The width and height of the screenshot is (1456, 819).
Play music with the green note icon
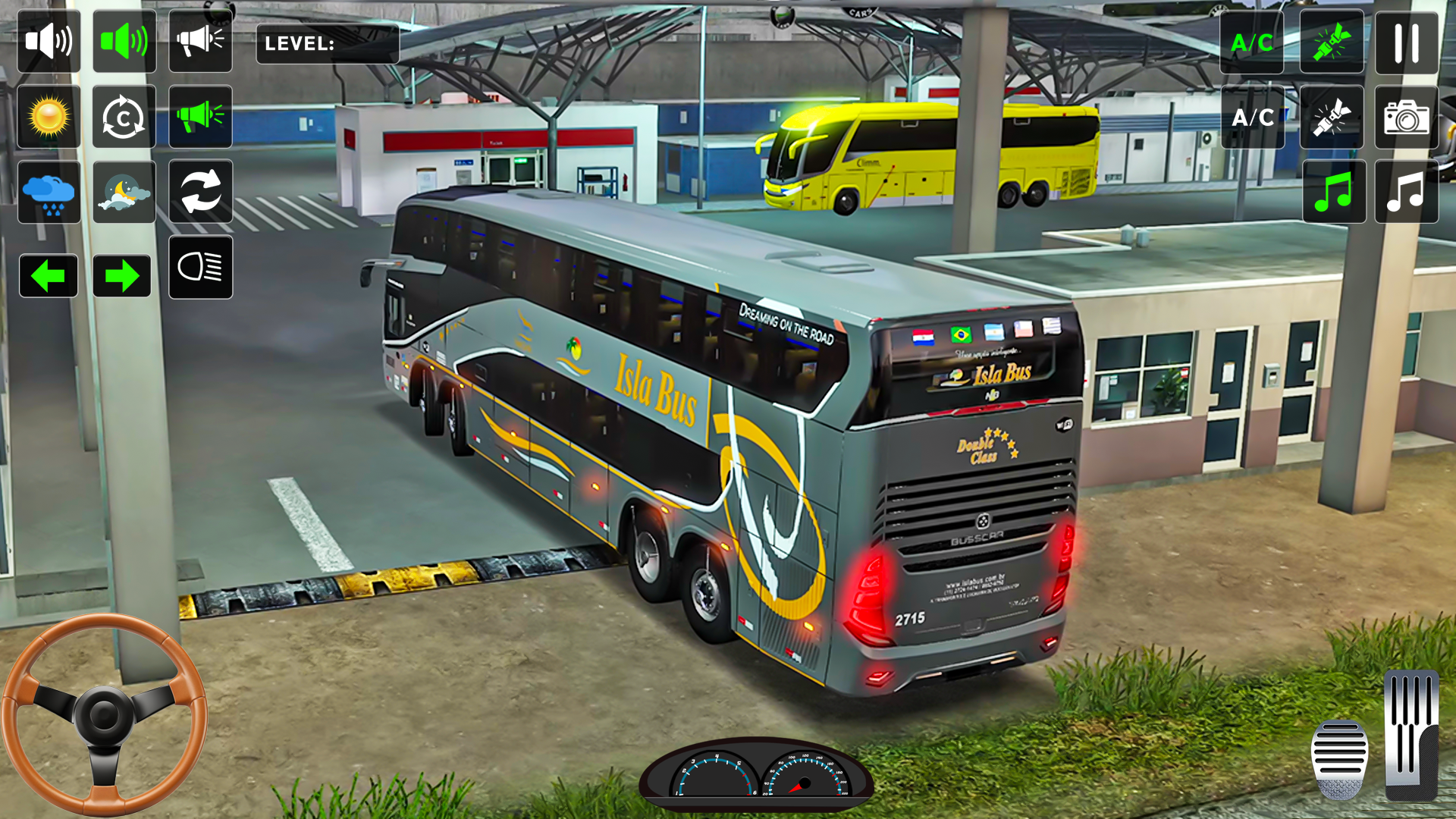point(1333,190)
